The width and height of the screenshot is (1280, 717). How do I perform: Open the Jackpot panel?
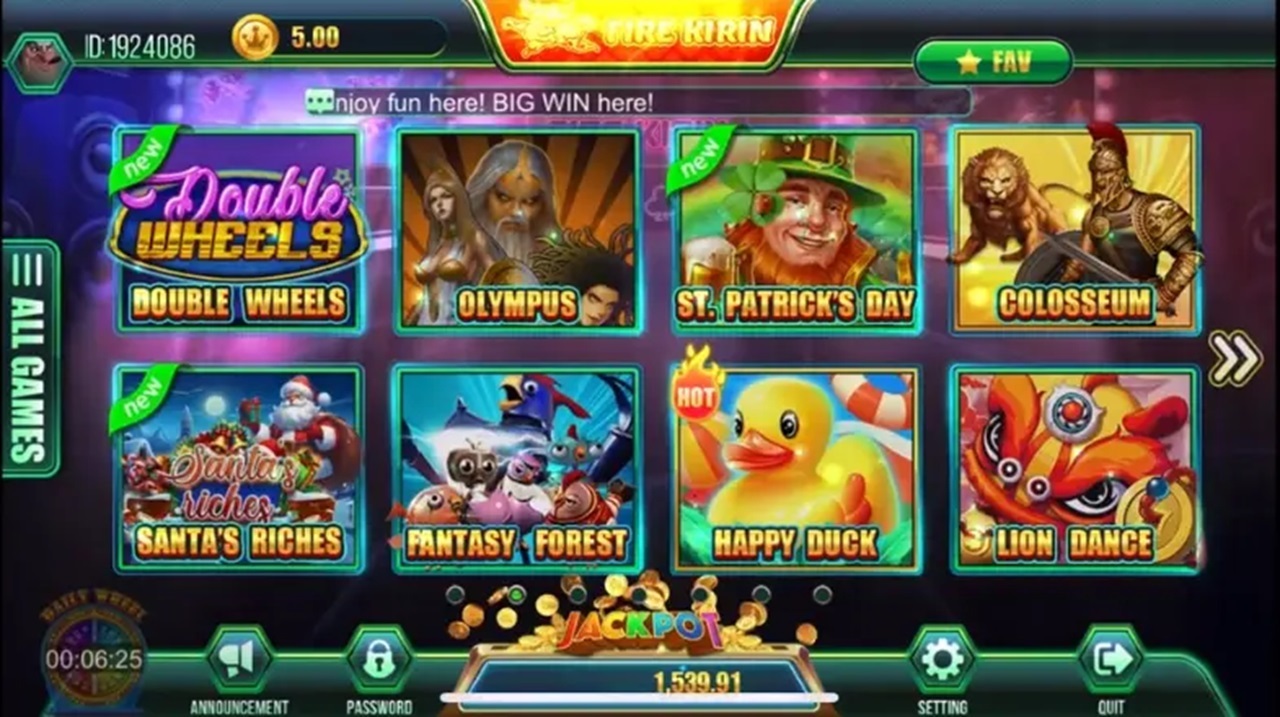[x=640, y=660]
